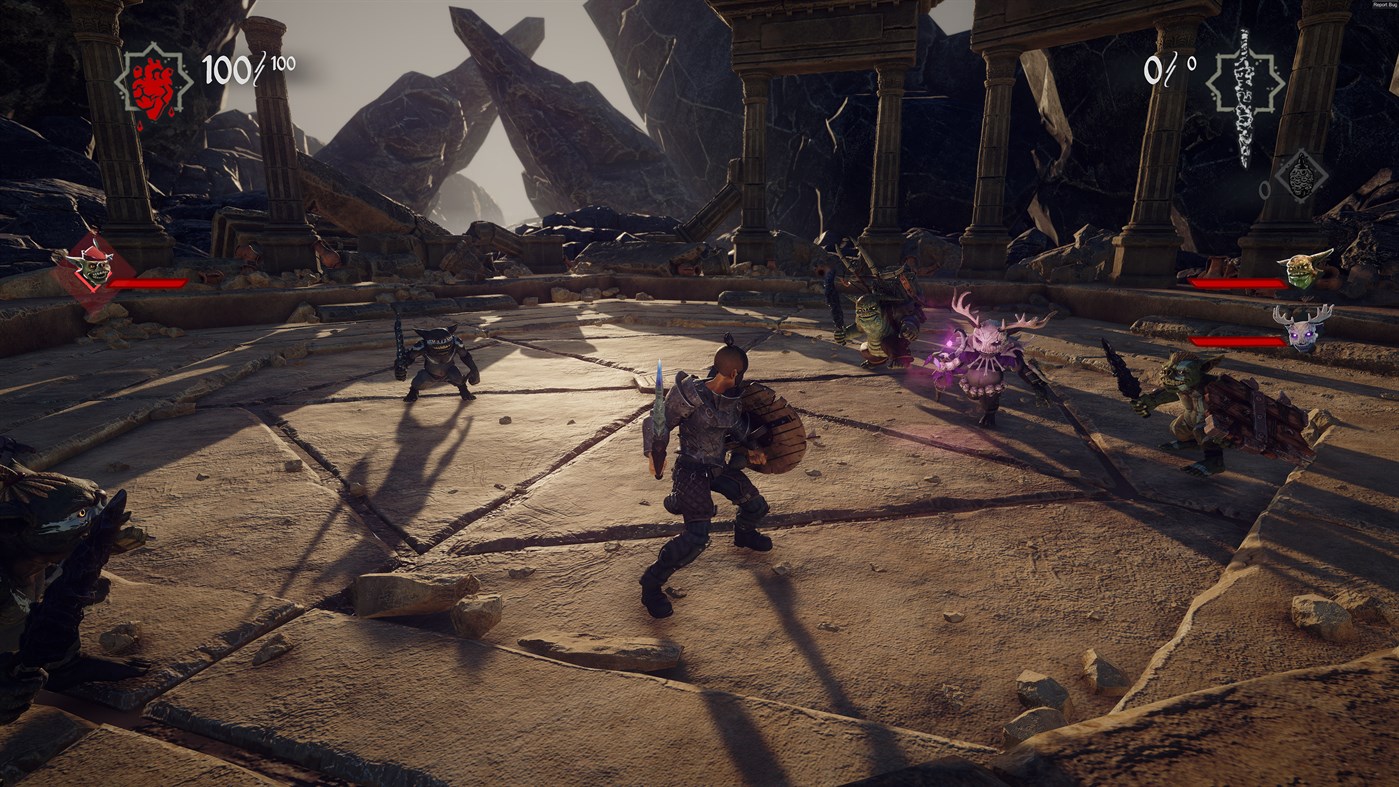Click the antlered purple skull enemy portrait
The width and height of the screenshot is (1399, 787).
1302,326
